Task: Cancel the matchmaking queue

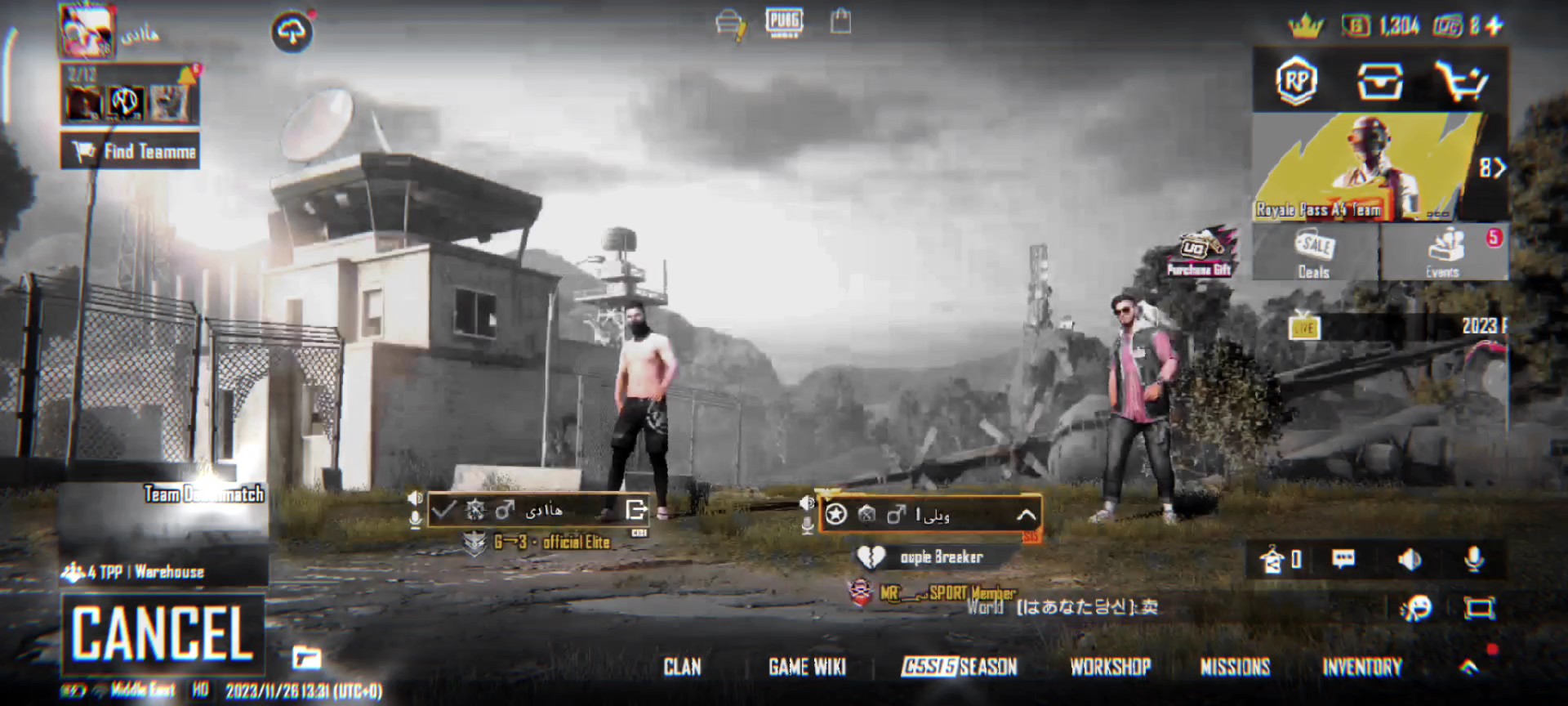Action: click(x=163, y=633)
